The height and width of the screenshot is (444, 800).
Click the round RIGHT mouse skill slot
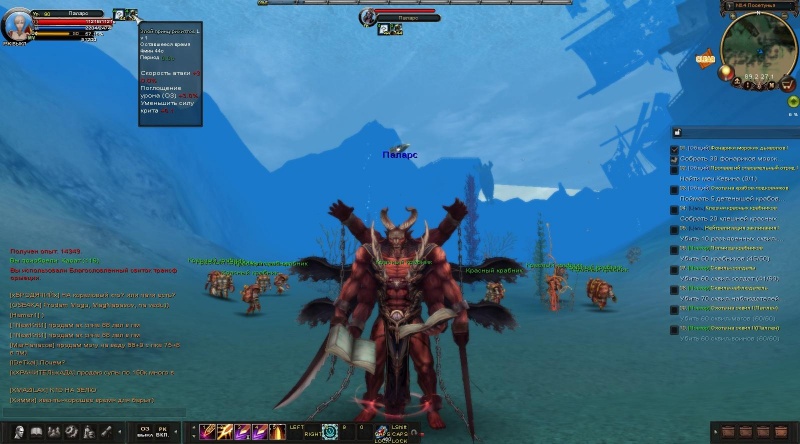(330, 431)
